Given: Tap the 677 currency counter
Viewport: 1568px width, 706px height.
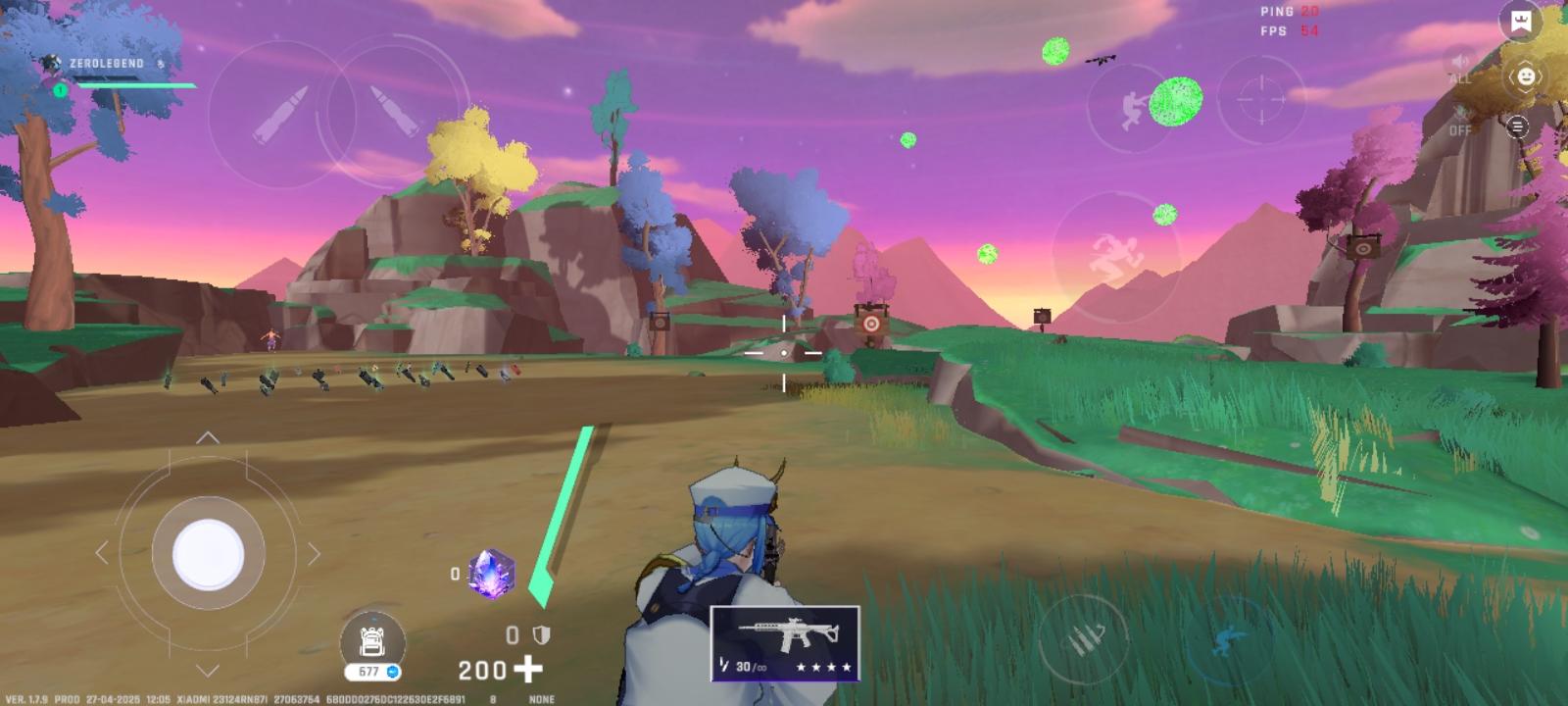Looking at the screenshot, I should pos(370,671).
